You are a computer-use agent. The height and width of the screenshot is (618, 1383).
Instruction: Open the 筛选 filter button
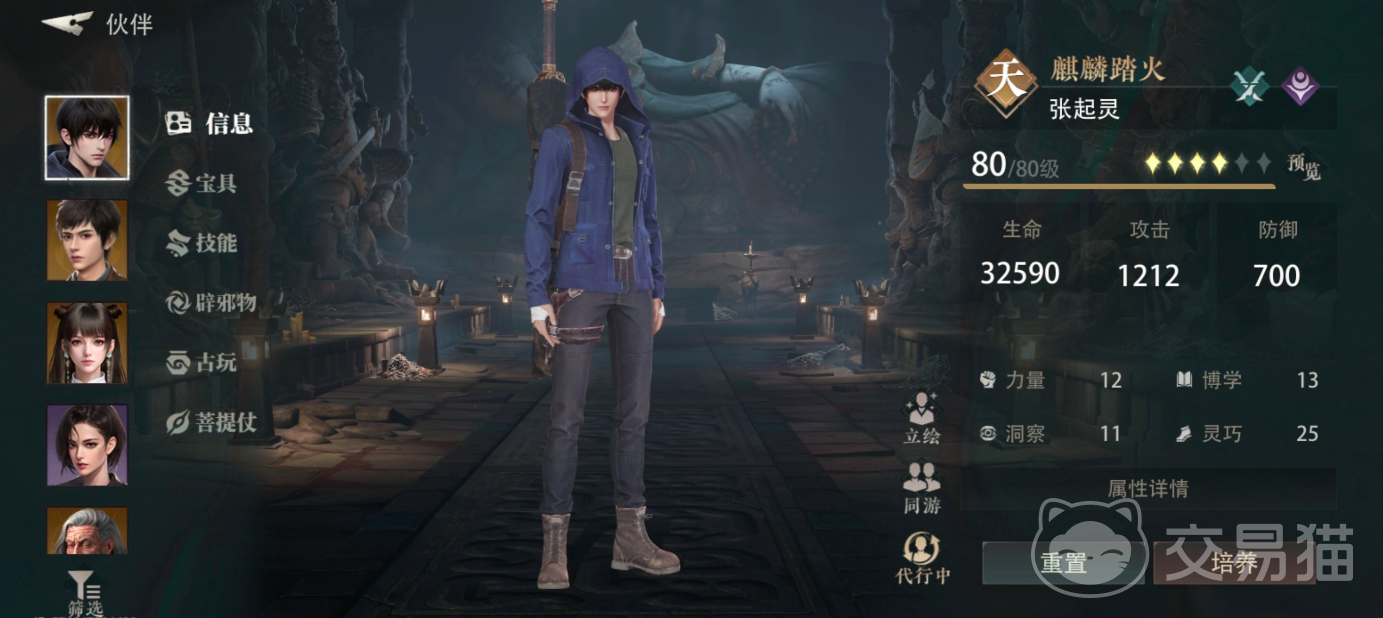(84, 594)
